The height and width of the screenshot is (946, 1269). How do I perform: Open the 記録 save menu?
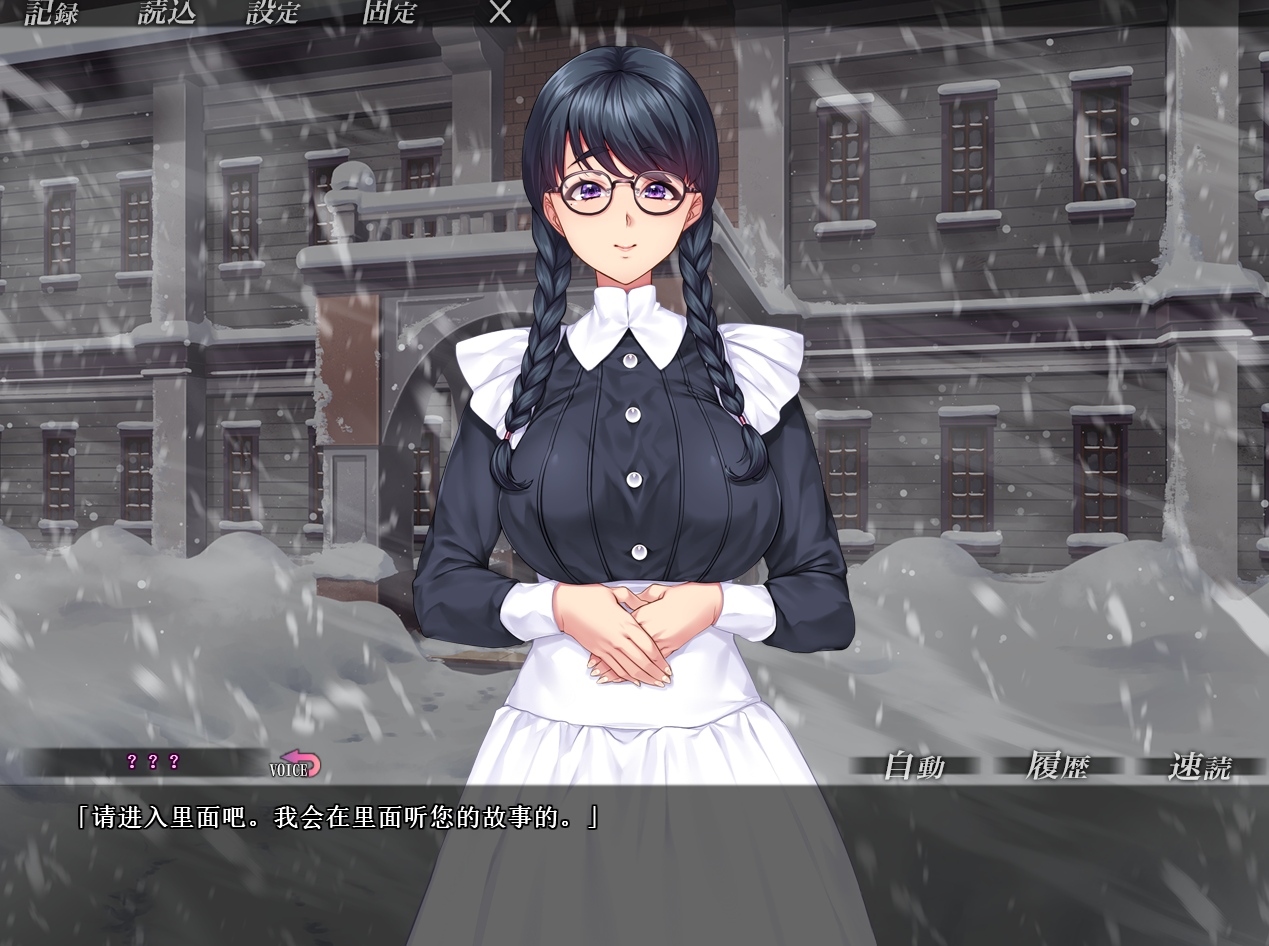tap(51, 13)
